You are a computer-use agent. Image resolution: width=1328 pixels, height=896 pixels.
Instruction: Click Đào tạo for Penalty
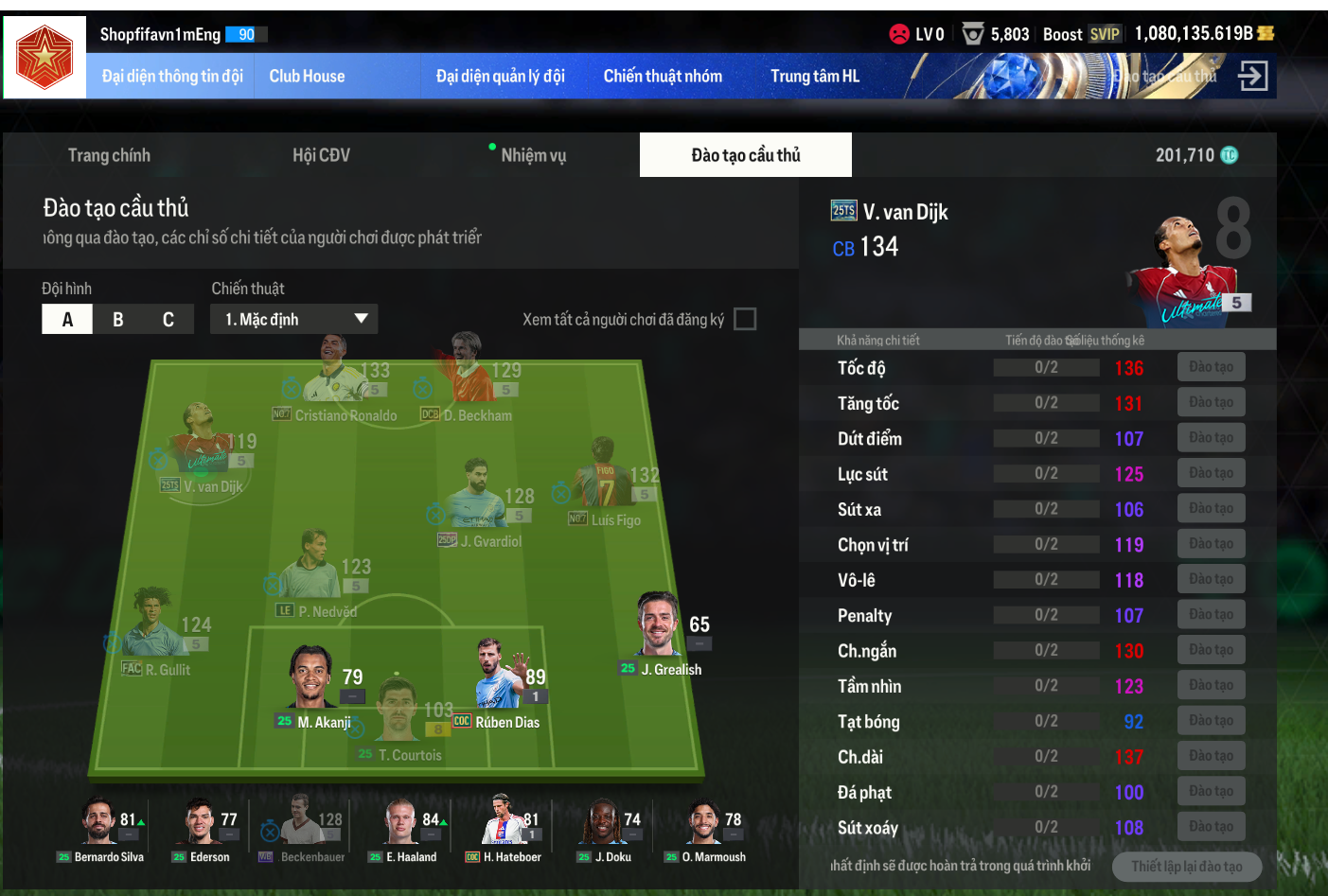pyautogui.click(x=1211, y=615)
